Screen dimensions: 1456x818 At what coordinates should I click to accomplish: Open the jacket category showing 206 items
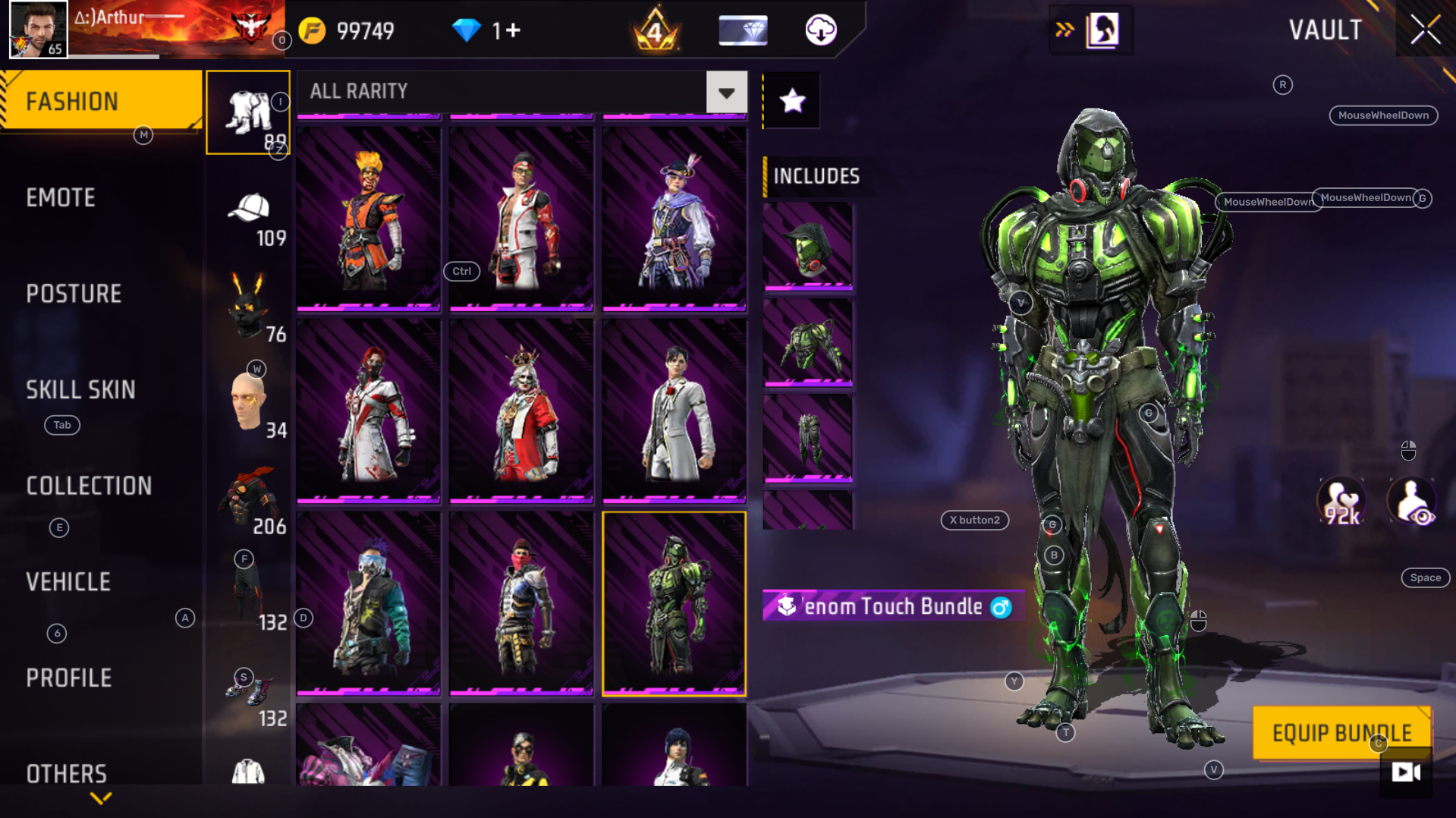click(x=250, y=493)
